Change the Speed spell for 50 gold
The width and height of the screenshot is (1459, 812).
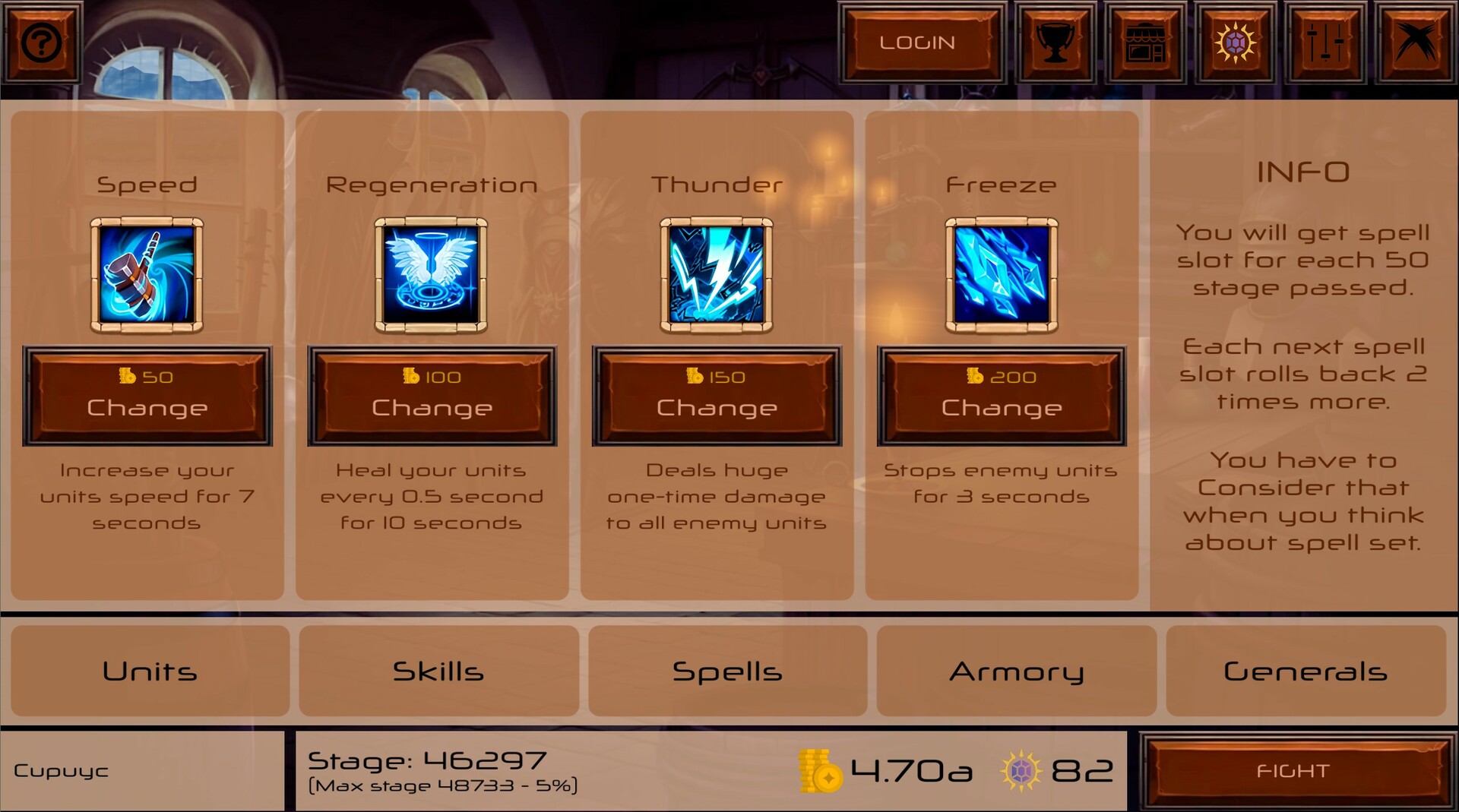(147, 396)
